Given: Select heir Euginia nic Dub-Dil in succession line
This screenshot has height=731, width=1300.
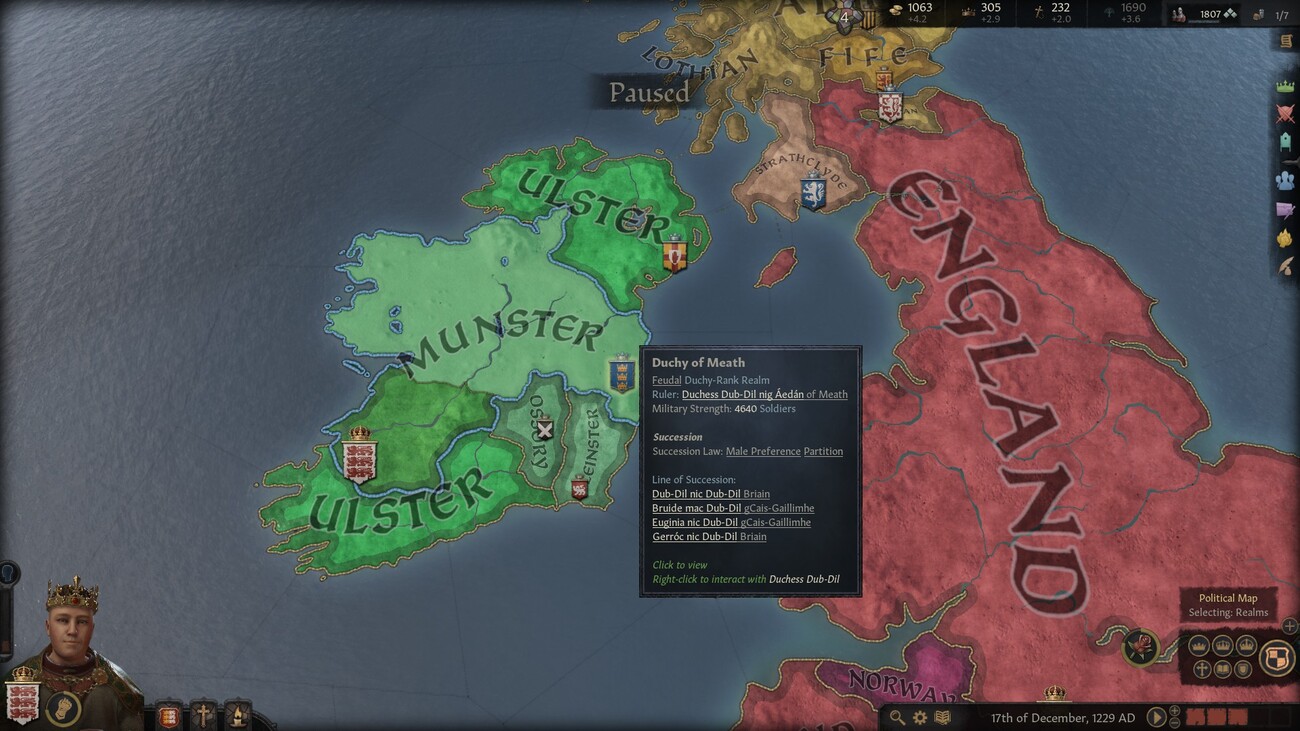Looking at the screenshot, I should (695, 522).
